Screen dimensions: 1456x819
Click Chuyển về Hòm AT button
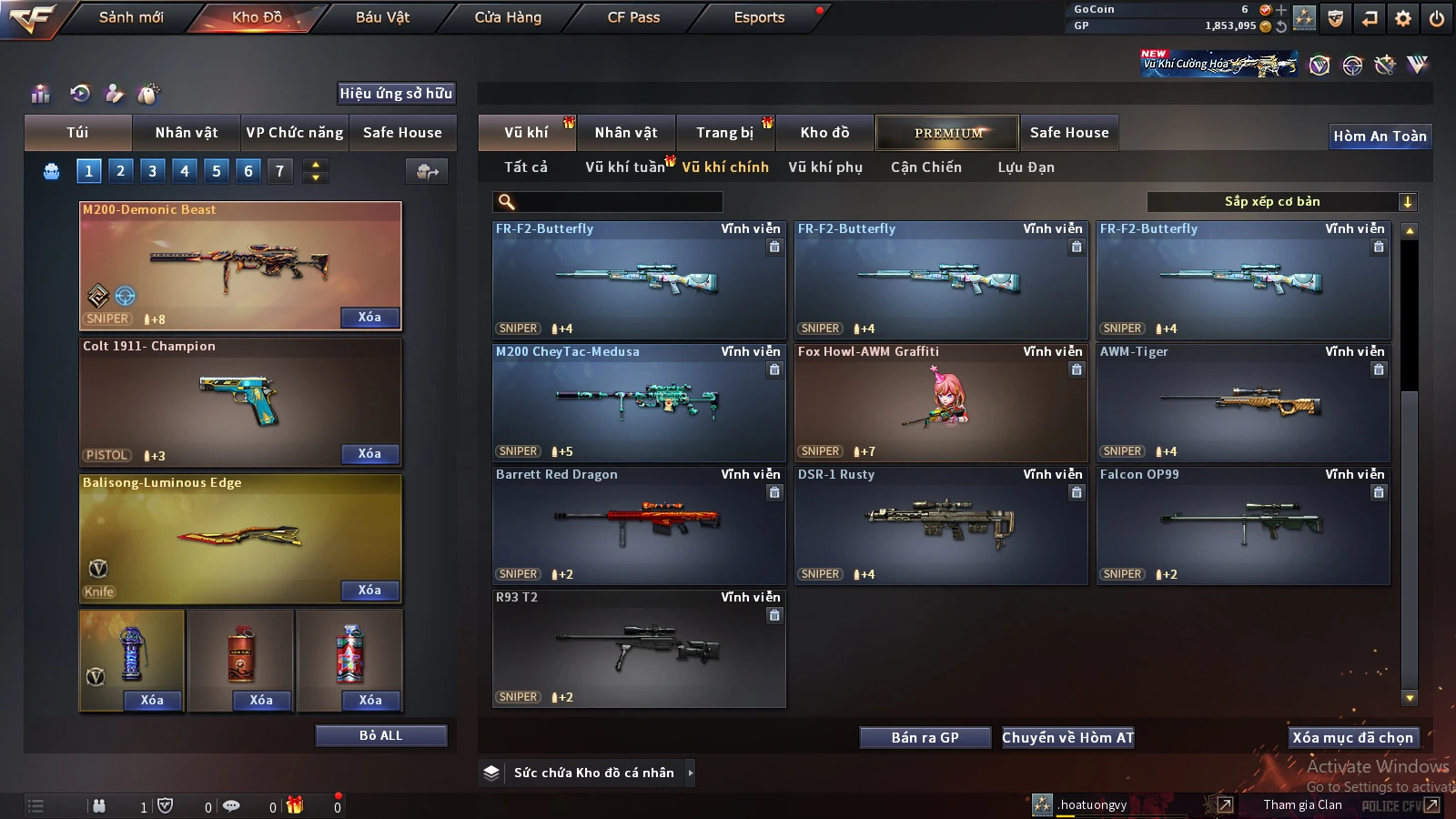[x=1067, y=737]
